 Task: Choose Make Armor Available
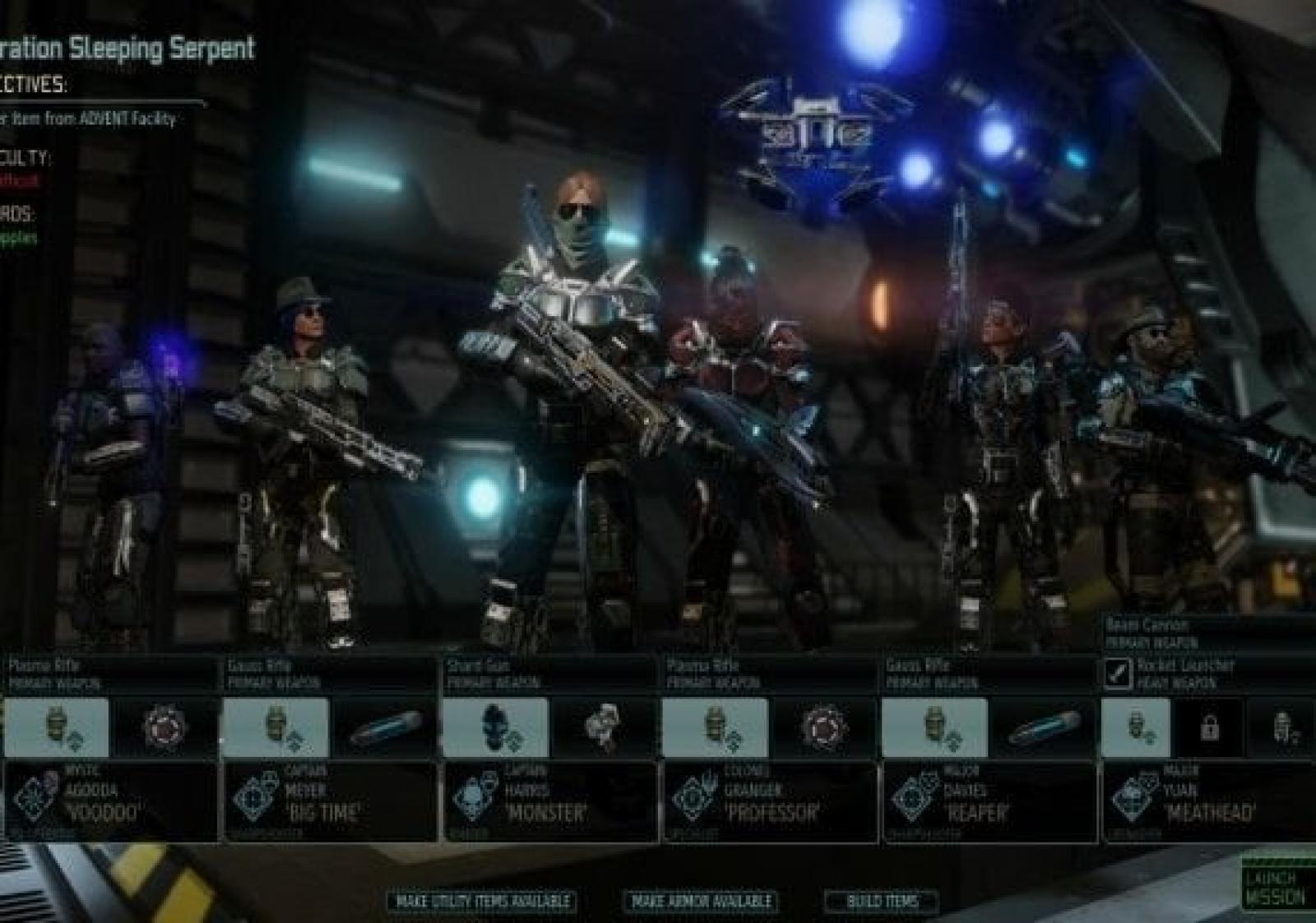point(702,902)
